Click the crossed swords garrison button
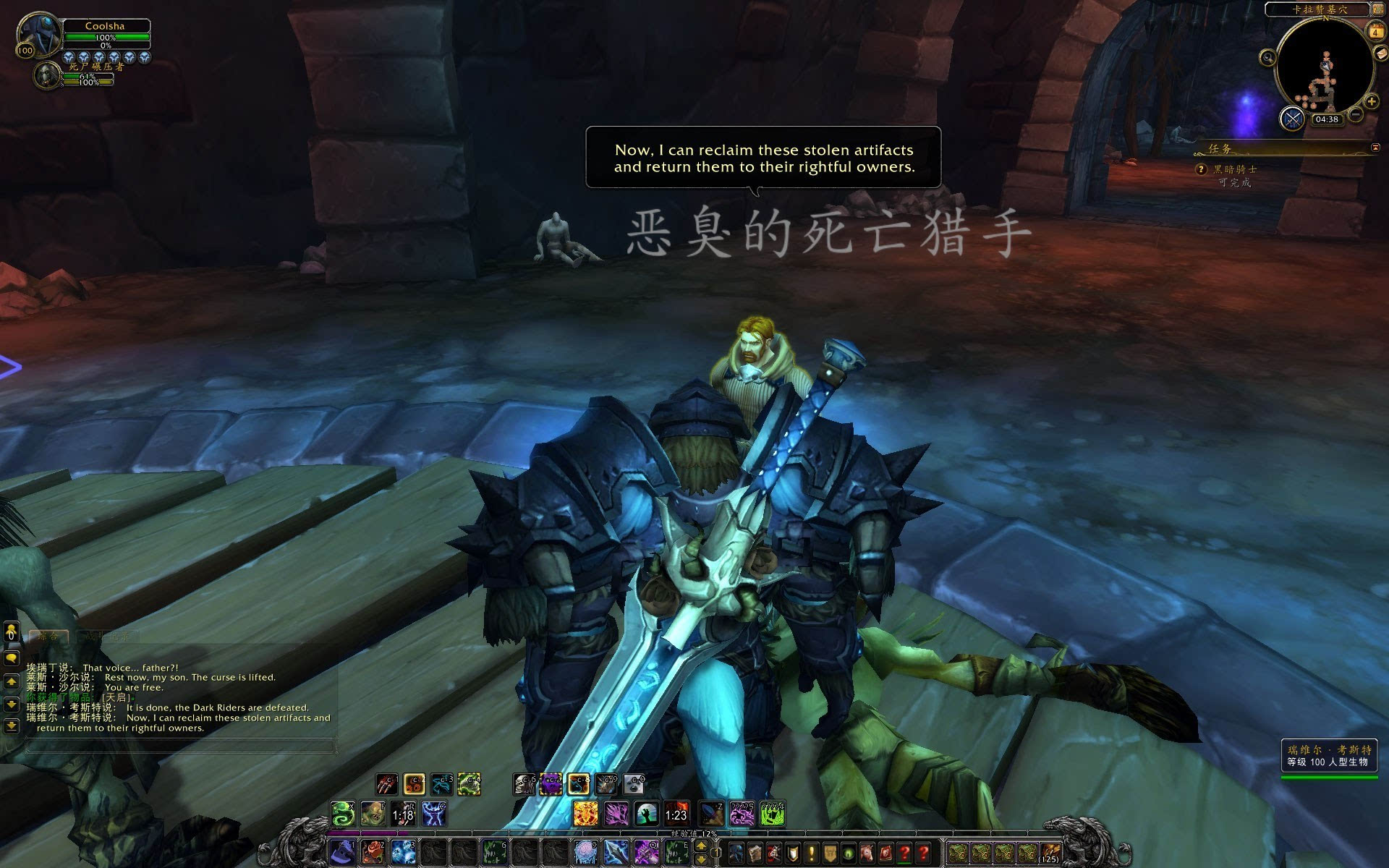Image resolution: width=1389 pixels, height=868 pixels. click(x=1292, y=118)
